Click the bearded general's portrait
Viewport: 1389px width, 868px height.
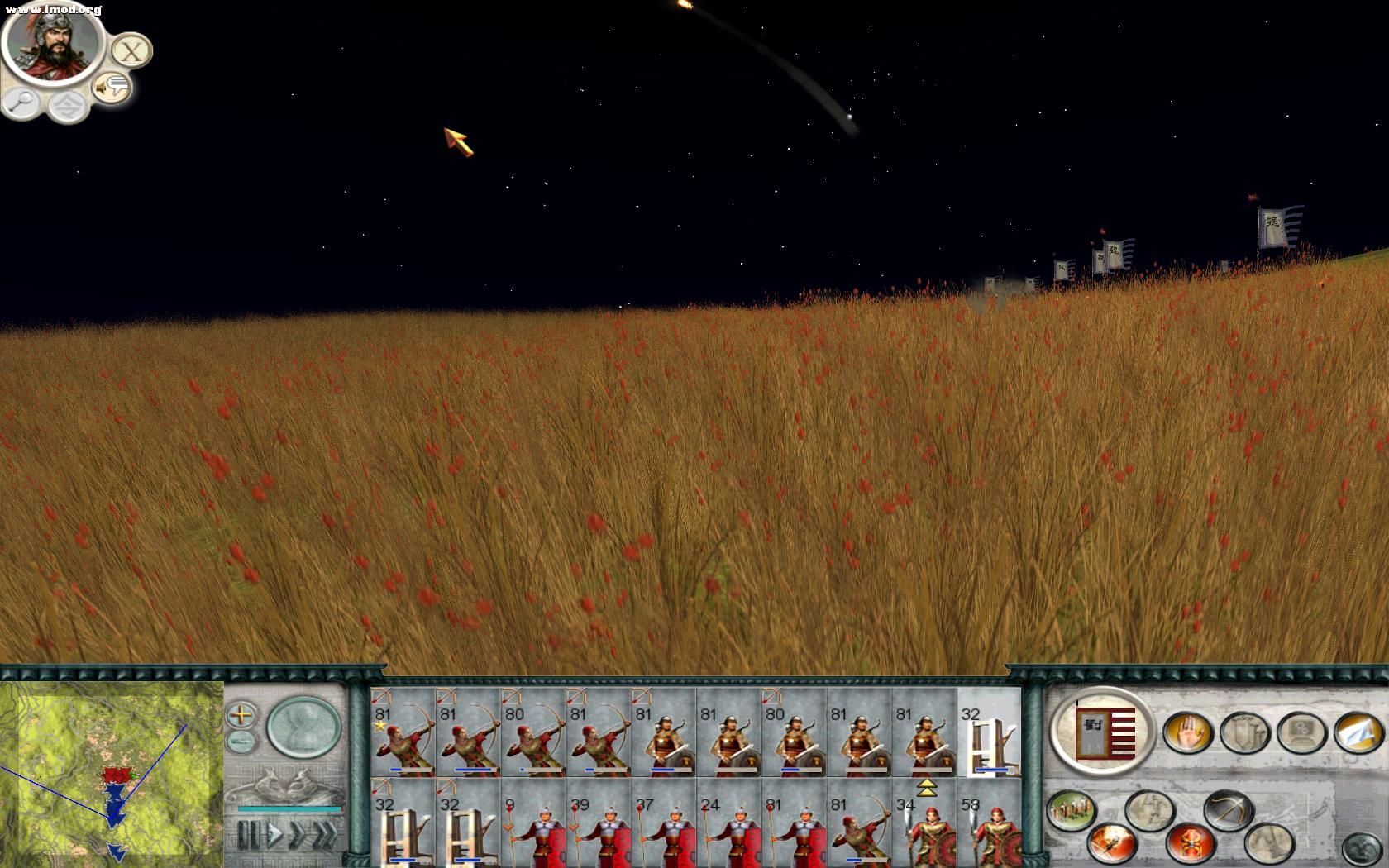coord(50,45)
